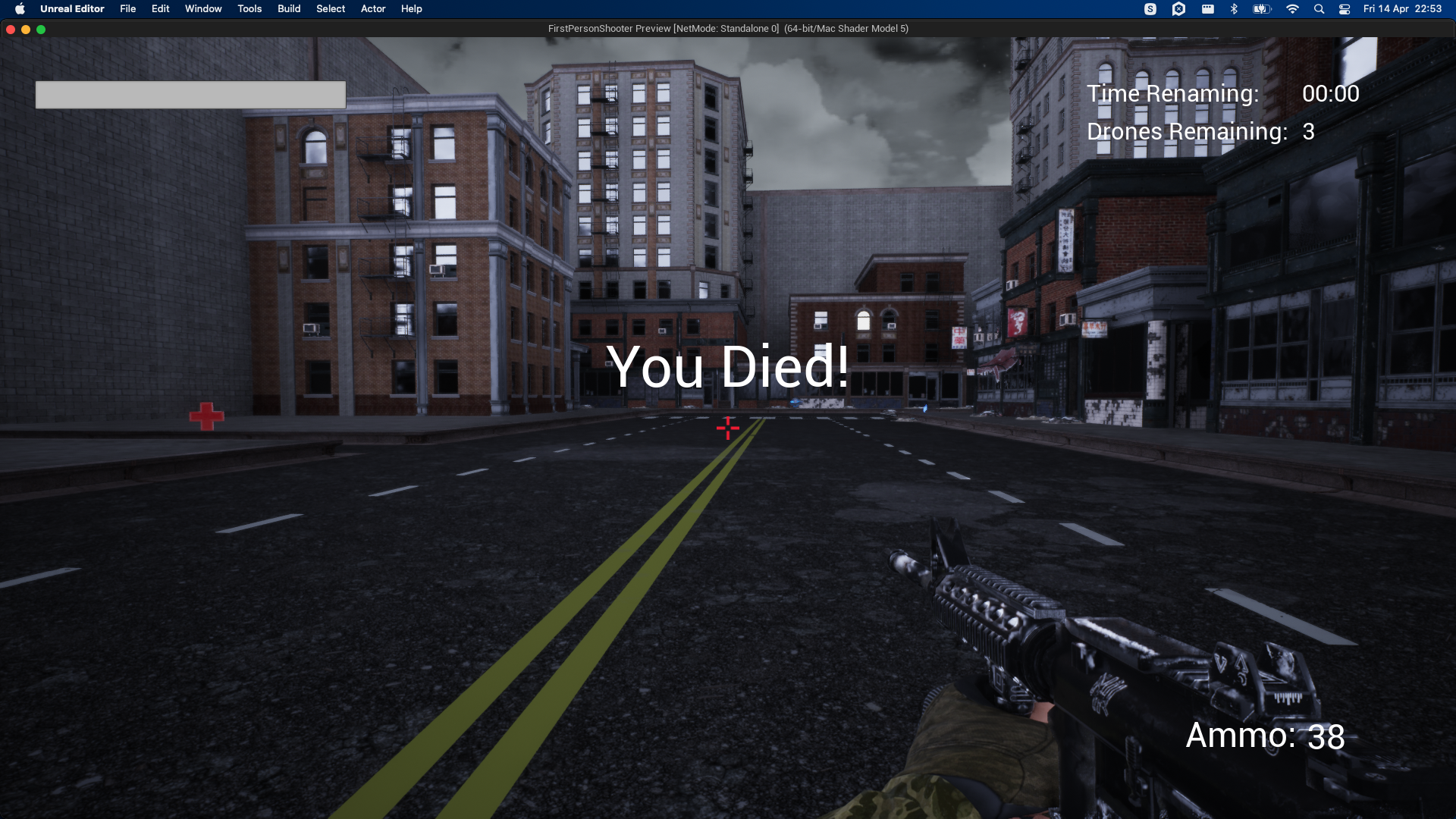Open the Wi-Fi menu
The image size is (1456, 819).
click(x=1293, y=8)
